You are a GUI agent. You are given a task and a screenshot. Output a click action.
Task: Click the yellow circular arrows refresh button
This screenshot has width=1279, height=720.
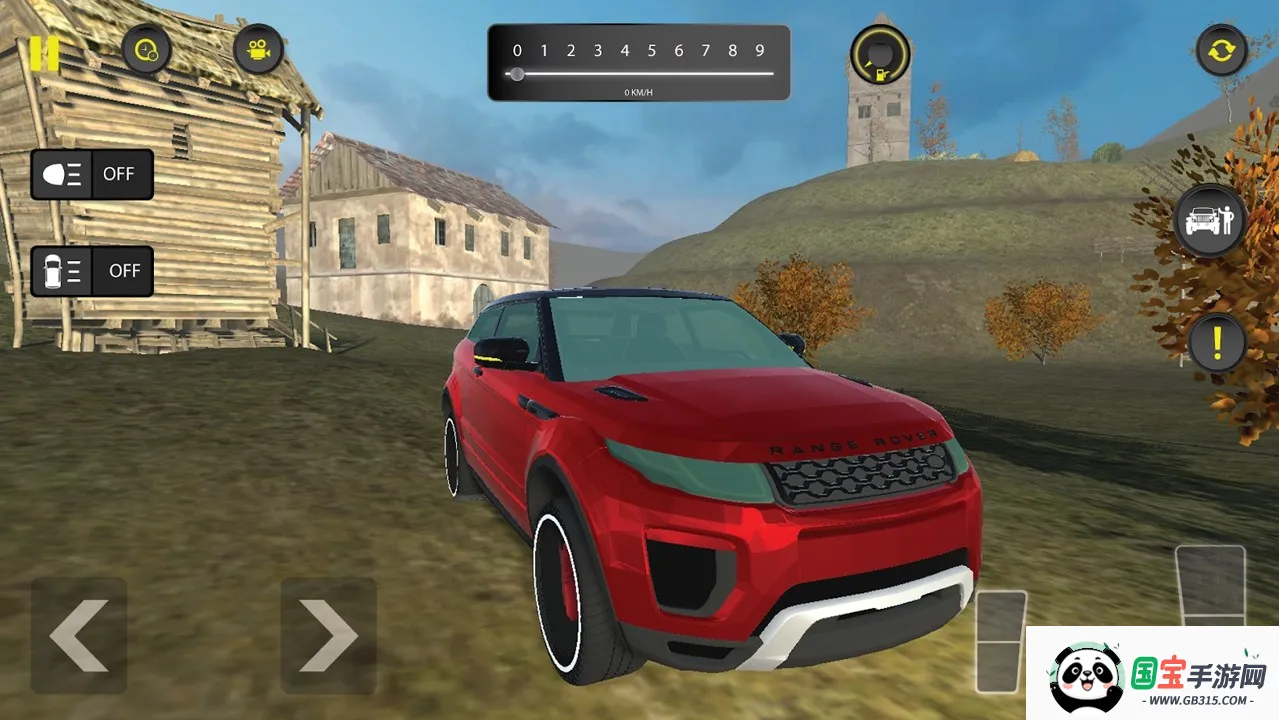click(x=1223, y=50)
